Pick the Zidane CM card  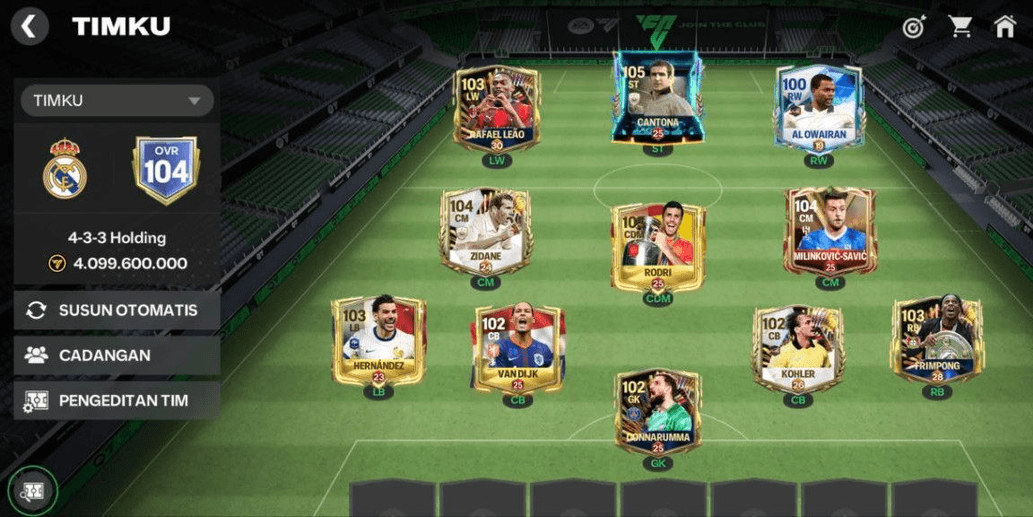tap(485, 231)
